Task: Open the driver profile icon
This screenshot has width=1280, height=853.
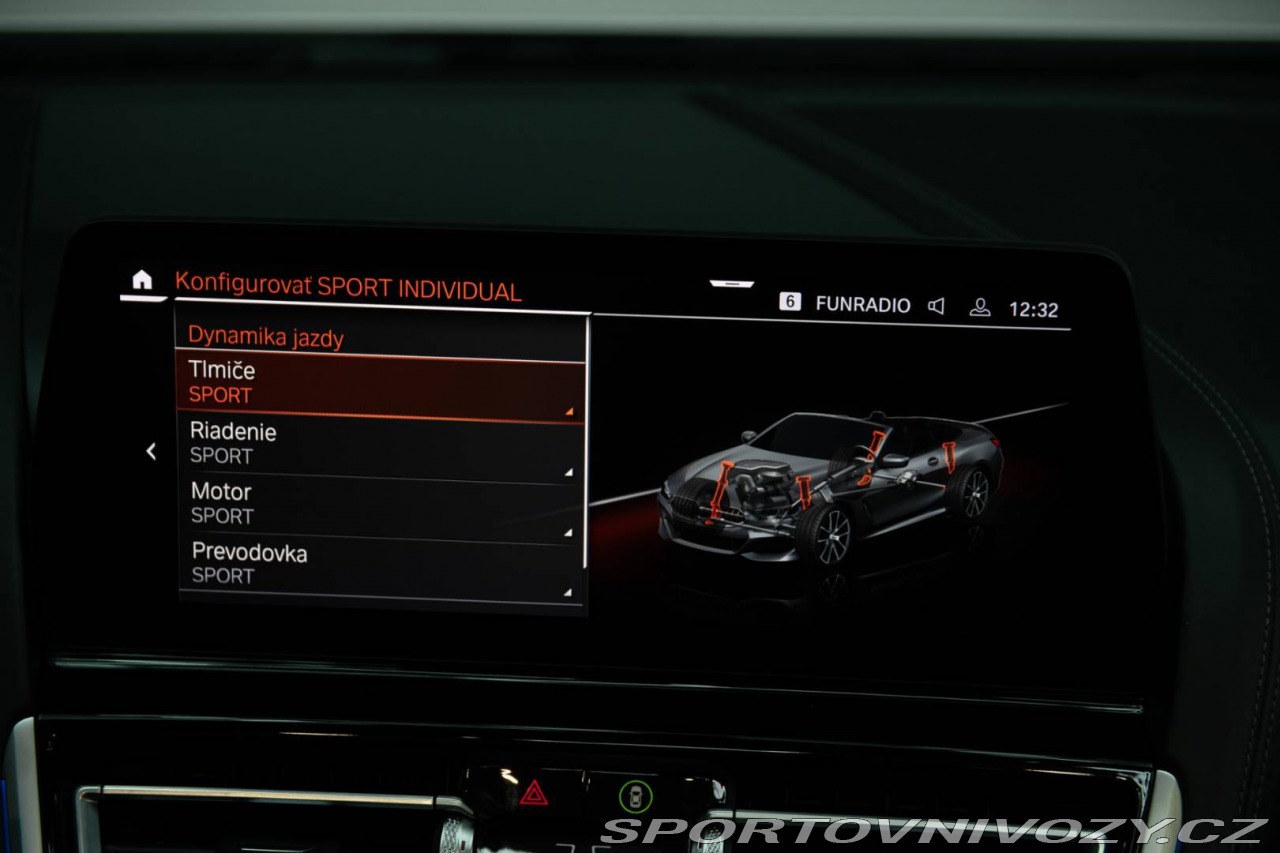Action: (980, 307)
